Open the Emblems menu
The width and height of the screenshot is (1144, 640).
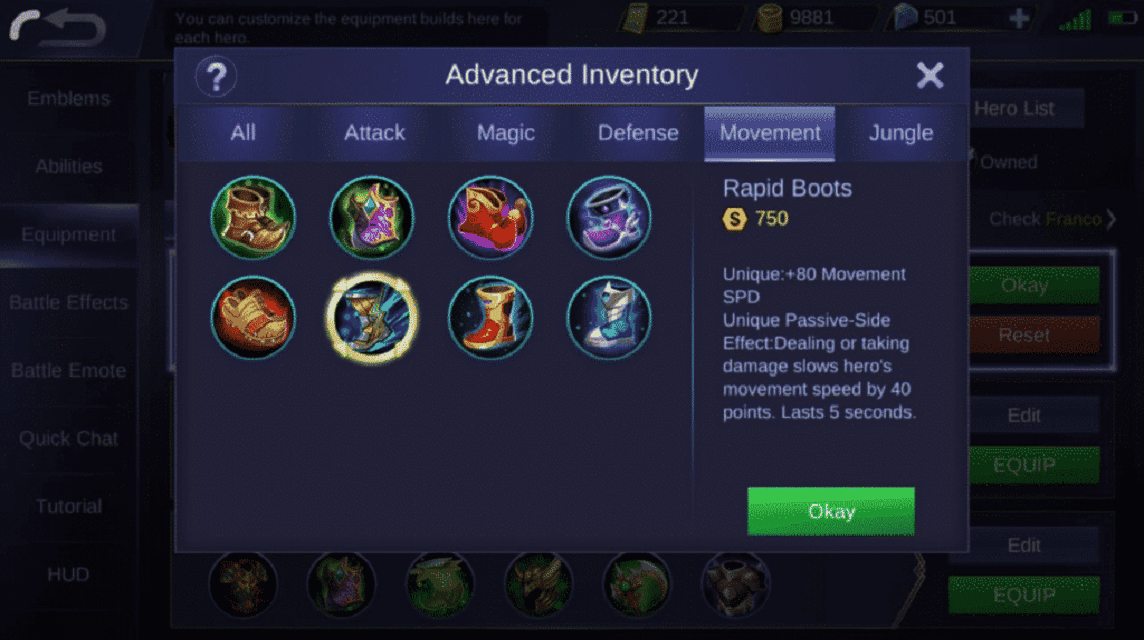tap(68, 98)
